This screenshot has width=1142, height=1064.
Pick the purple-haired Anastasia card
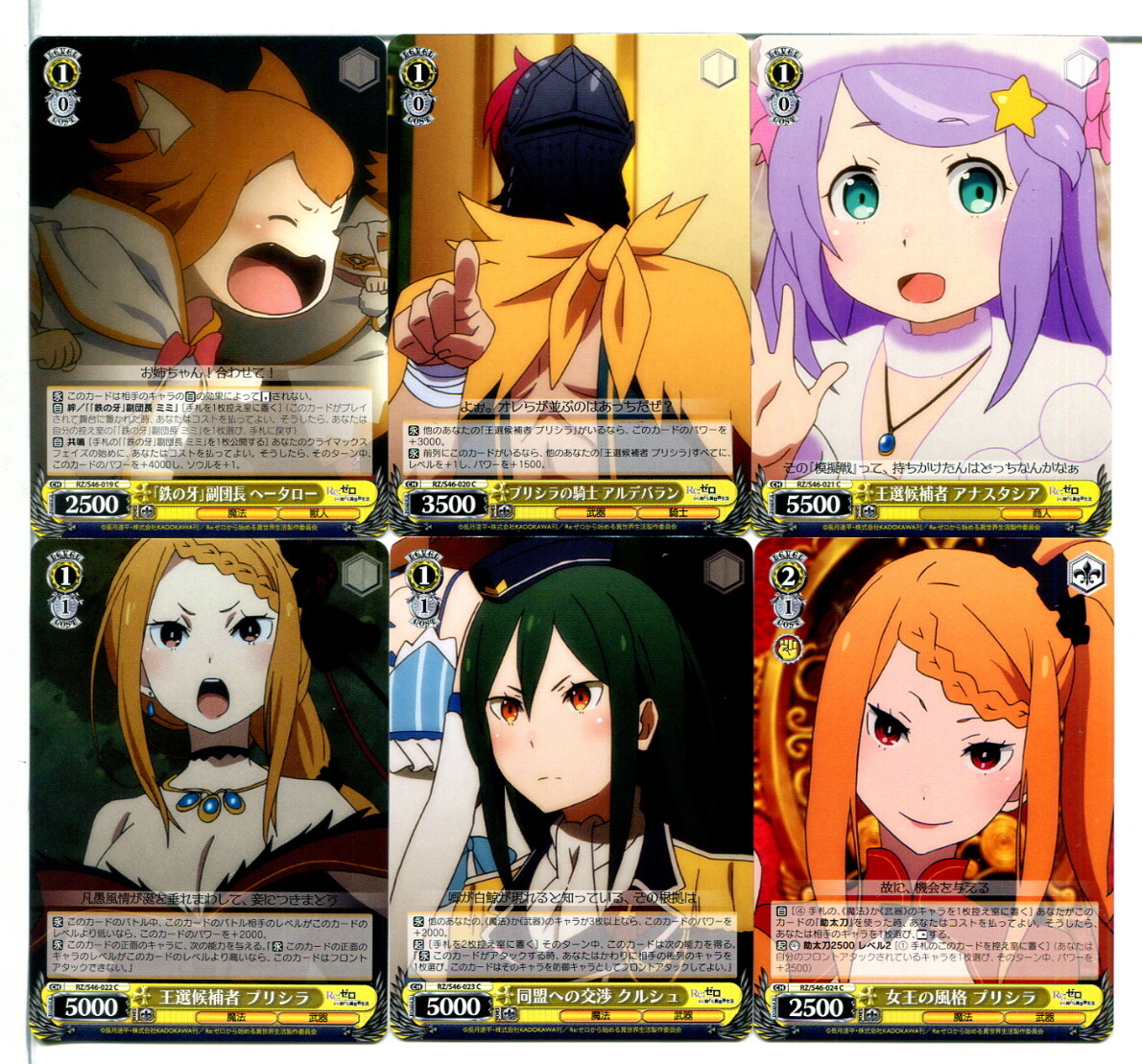pos(933,285)
